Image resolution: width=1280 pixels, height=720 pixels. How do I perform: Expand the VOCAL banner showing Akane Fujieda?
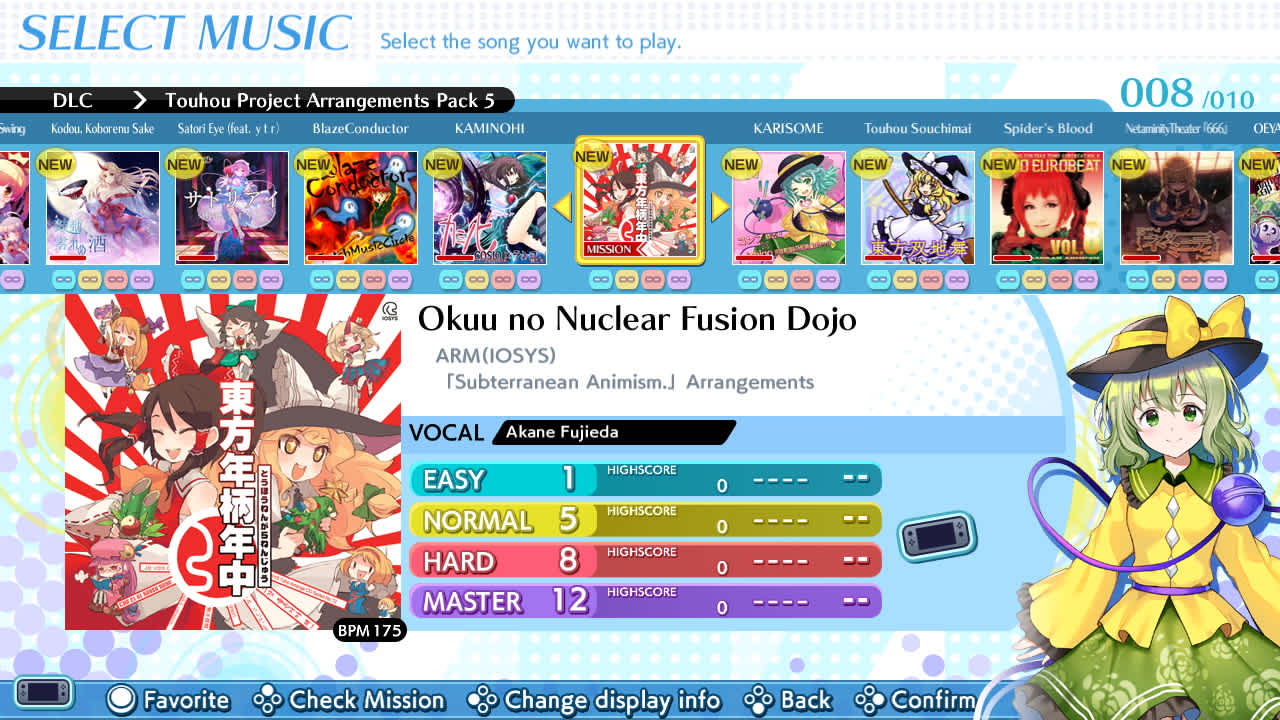click(612, 432)
